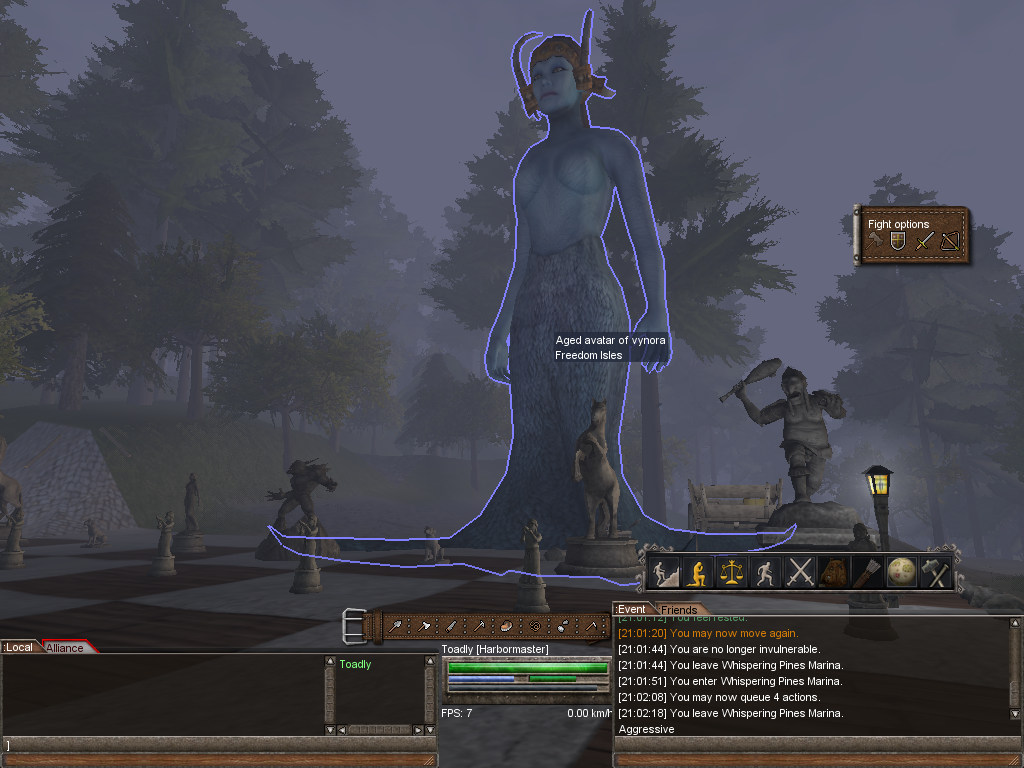Click the shield icon in Fight options

click(898, 242)
